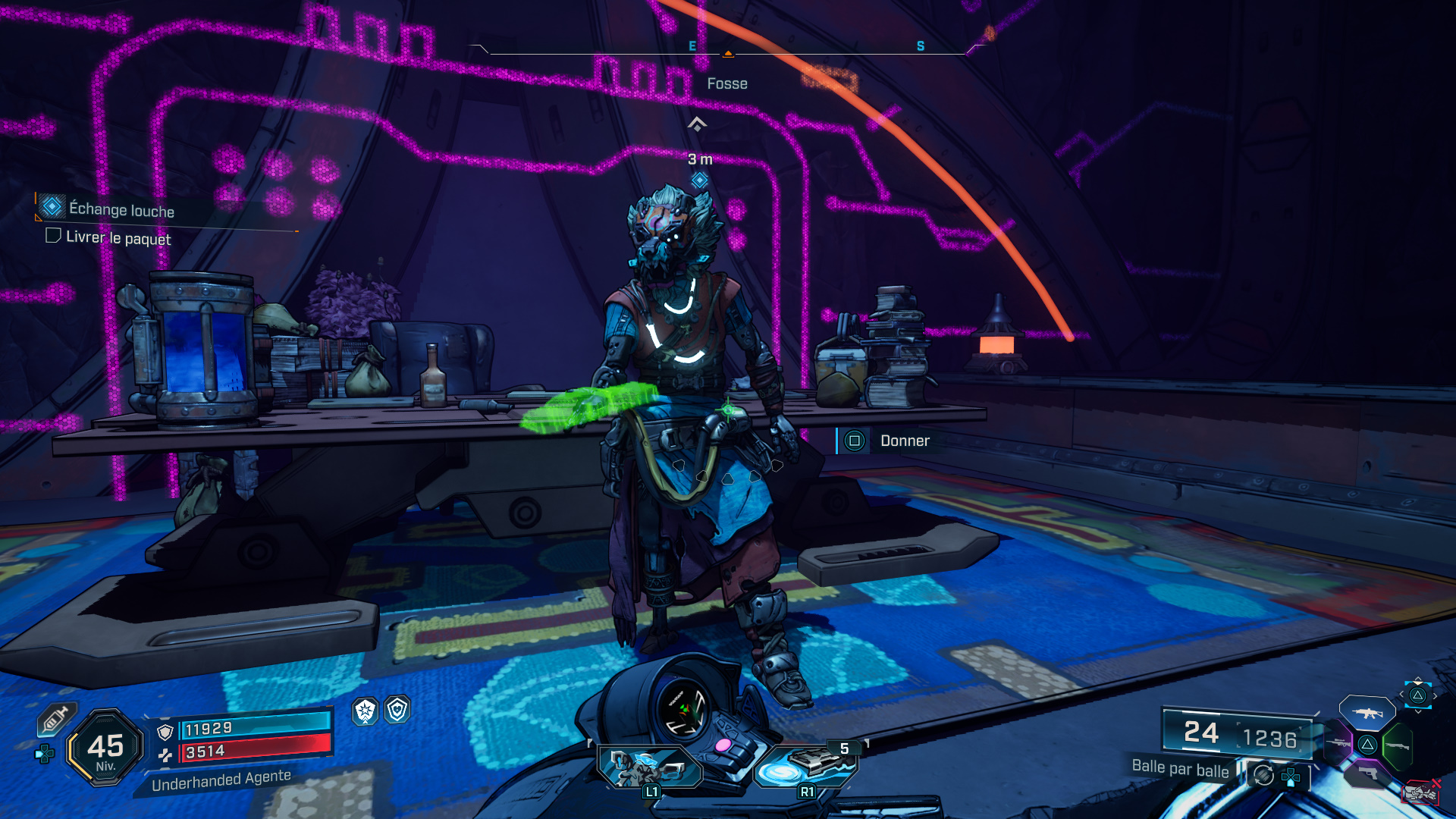Viewport: 1456px width, 819px height.
Task: Inspect the starburst shield buff icon
Action: tap(366, 711)
